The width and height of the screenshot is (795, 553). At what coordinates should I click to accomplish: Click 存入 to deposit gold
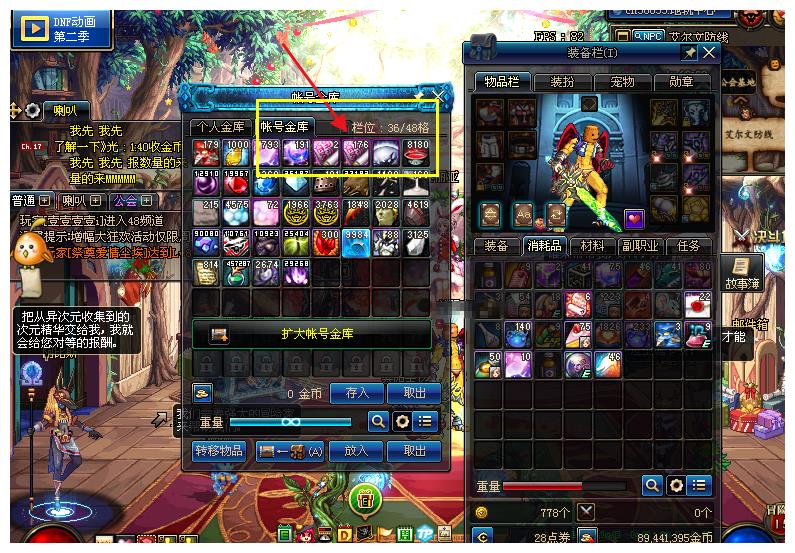[357, 393]
